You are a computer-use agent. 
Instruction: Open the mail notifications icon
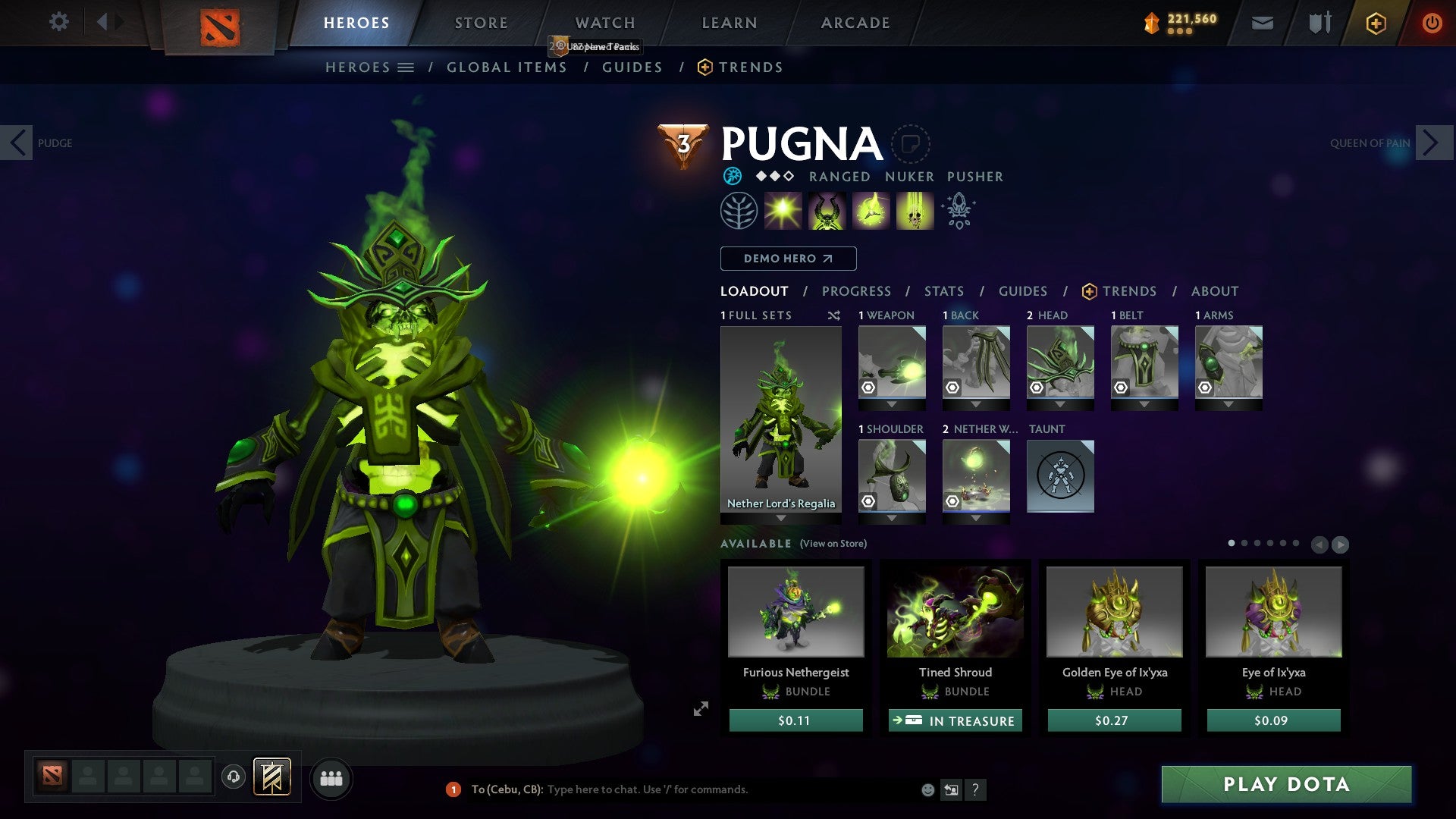pyautogui.click(x=1262, y=23)
